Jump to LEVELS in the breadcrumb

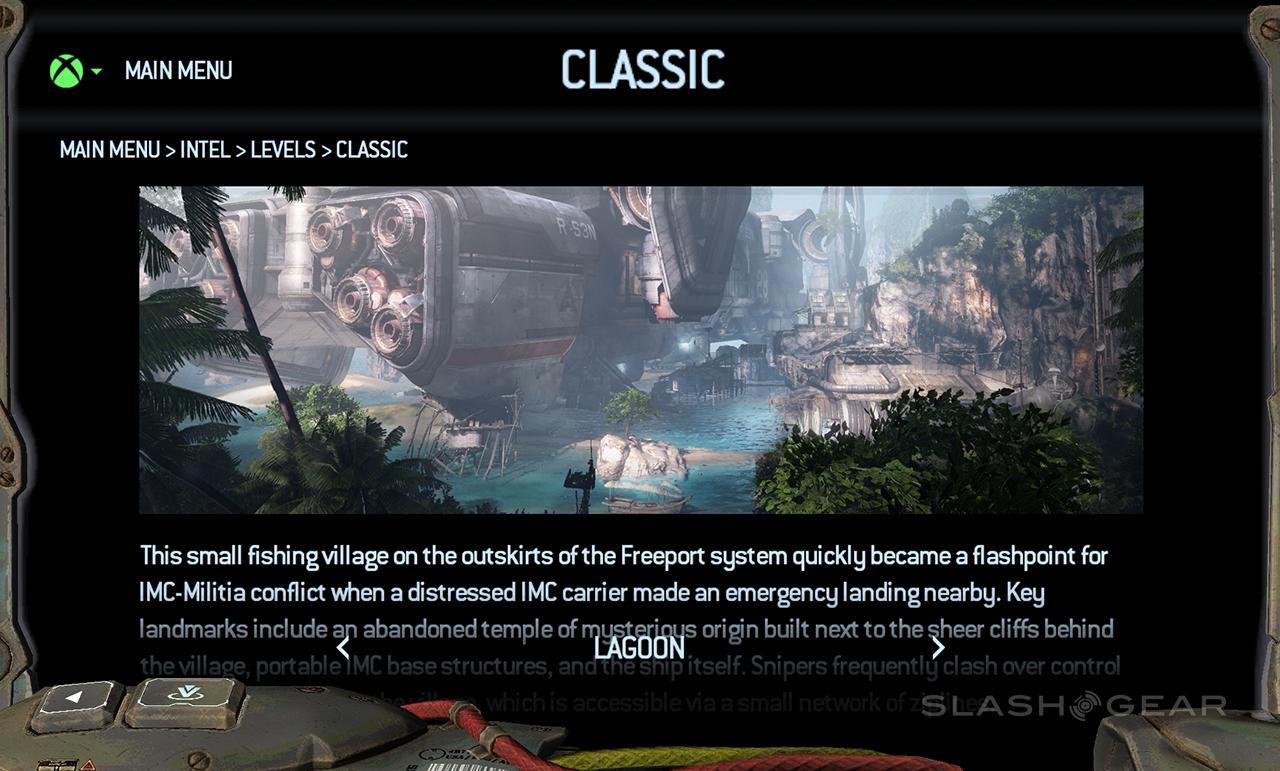click(283, 150)
